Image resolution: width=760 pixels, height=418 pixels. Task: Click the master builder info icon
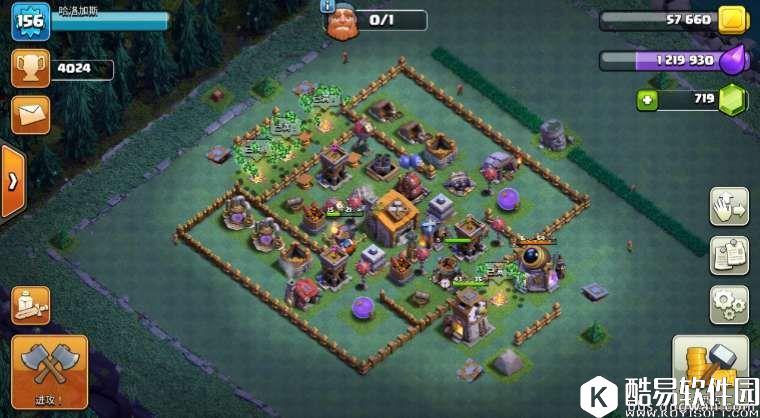point(327,6)
